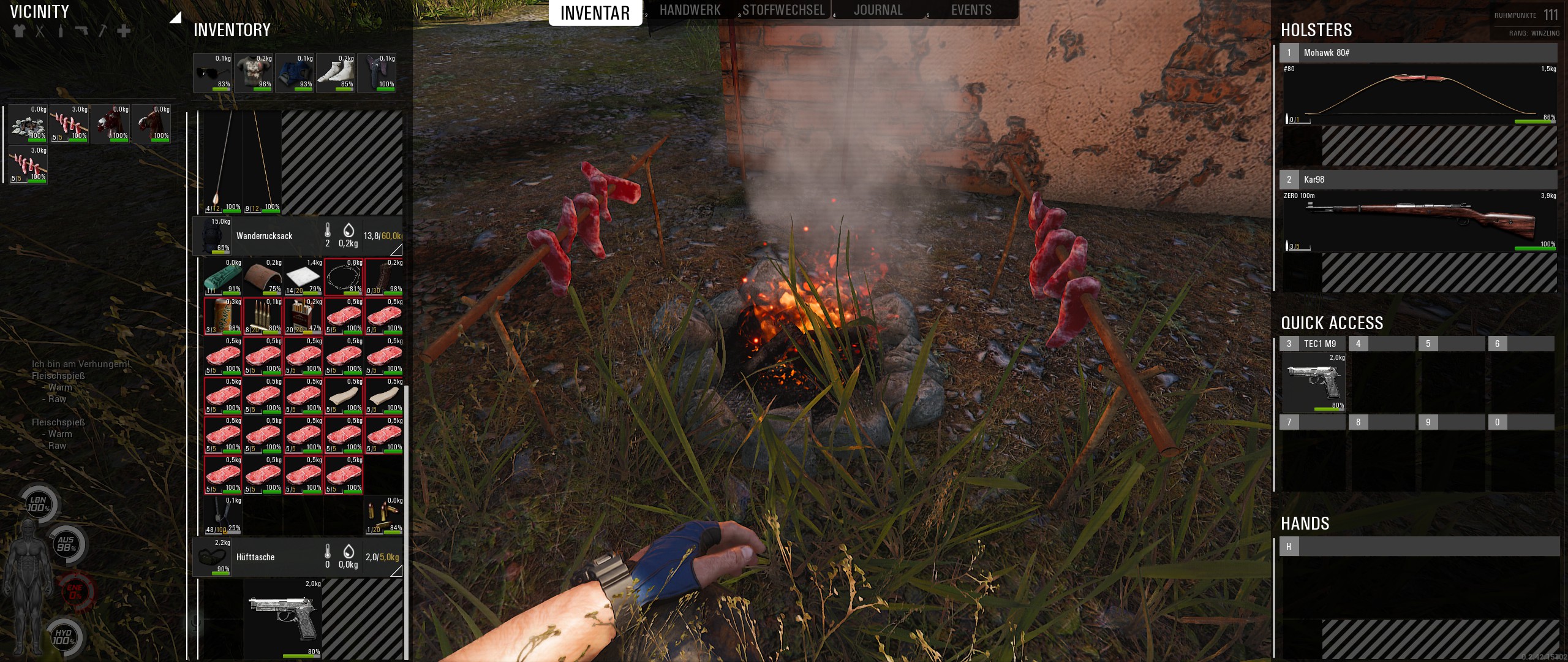This screenshot has height=662, width=1568.
Task: Filter Vicinity by clothing shirt icon
Action: 19,31
